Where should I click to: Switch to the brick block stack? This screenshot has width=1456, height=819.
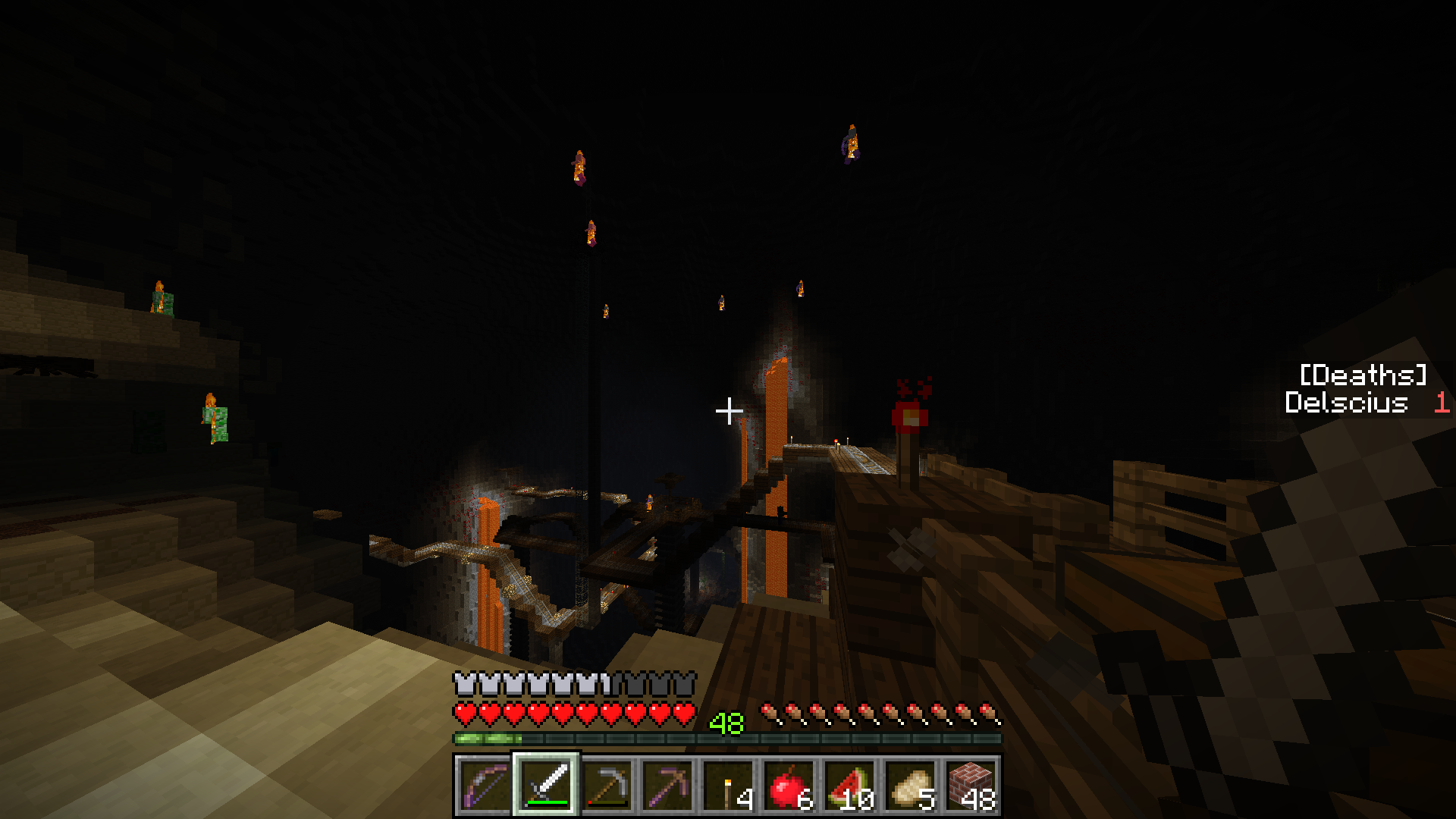(971, 786)
